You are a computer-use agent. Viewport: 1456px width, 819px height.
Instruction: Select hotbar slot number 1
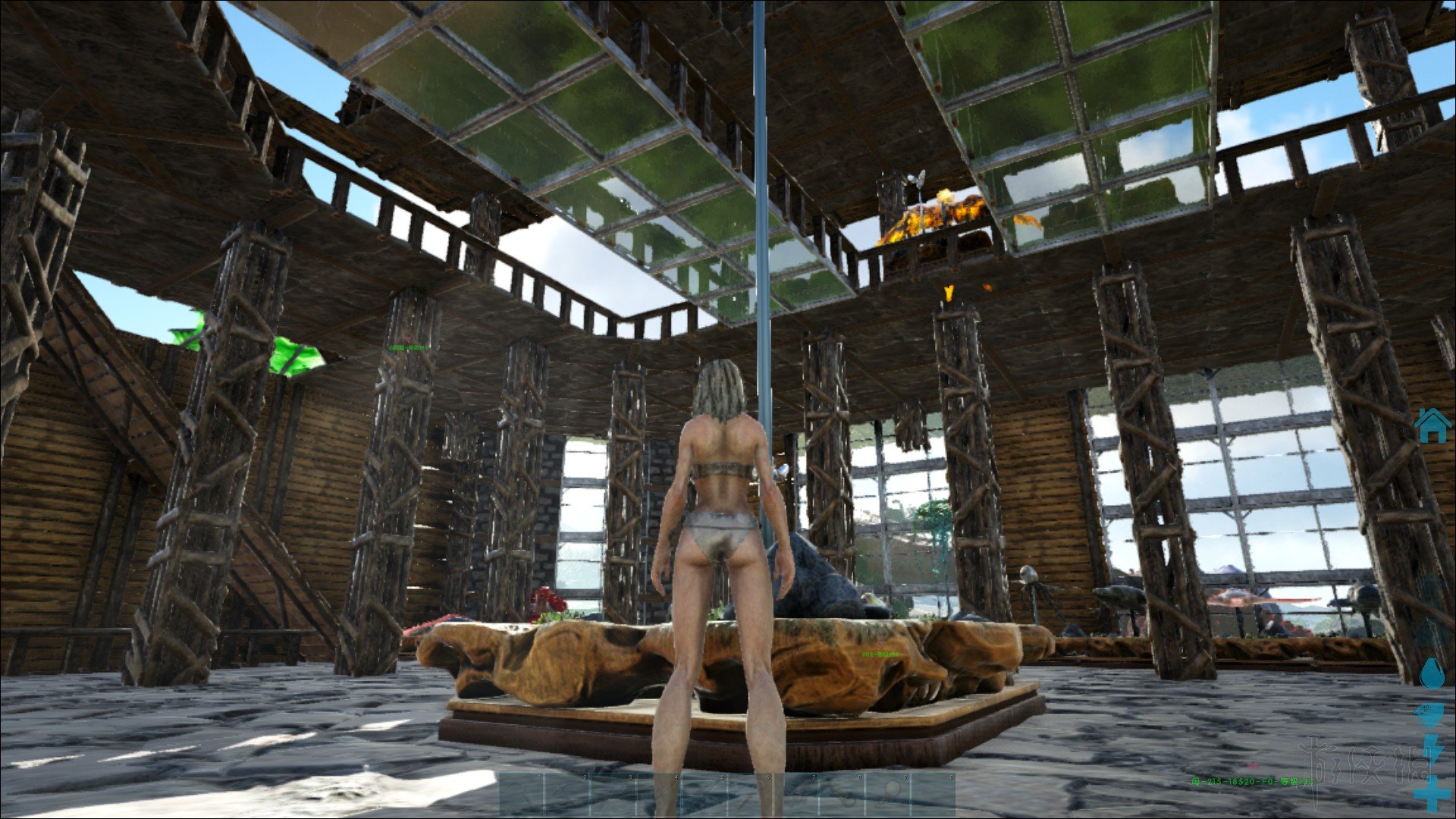pyautogui.click(x=523, y=795)
